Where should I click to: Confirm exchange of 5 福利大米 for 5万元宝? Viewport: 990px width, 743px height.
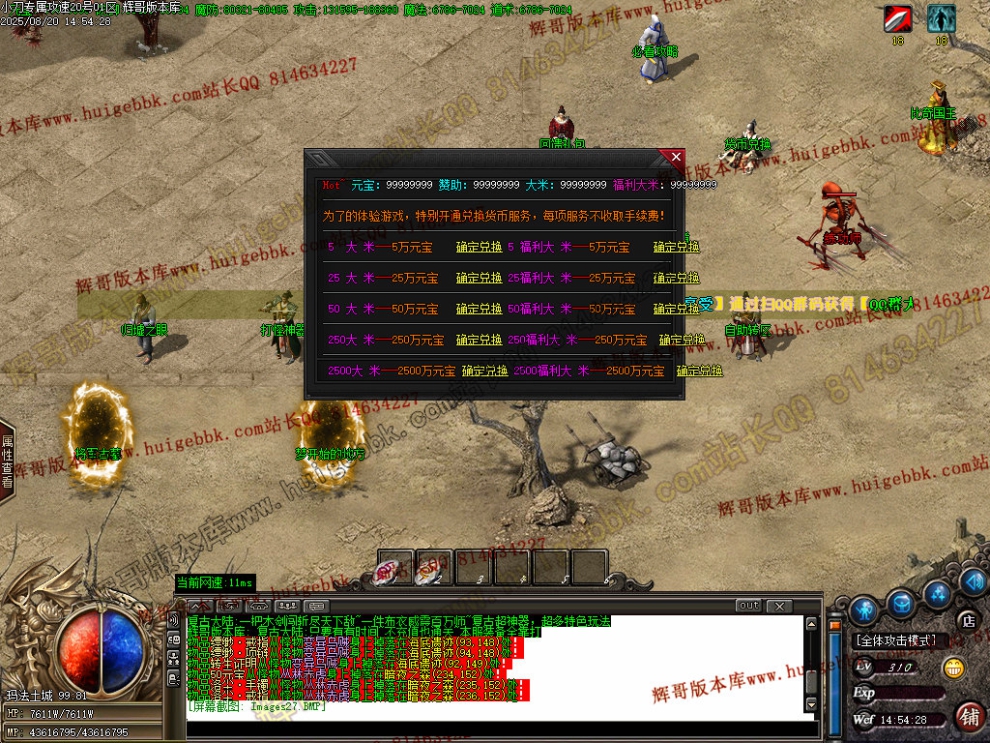(677, 247)
